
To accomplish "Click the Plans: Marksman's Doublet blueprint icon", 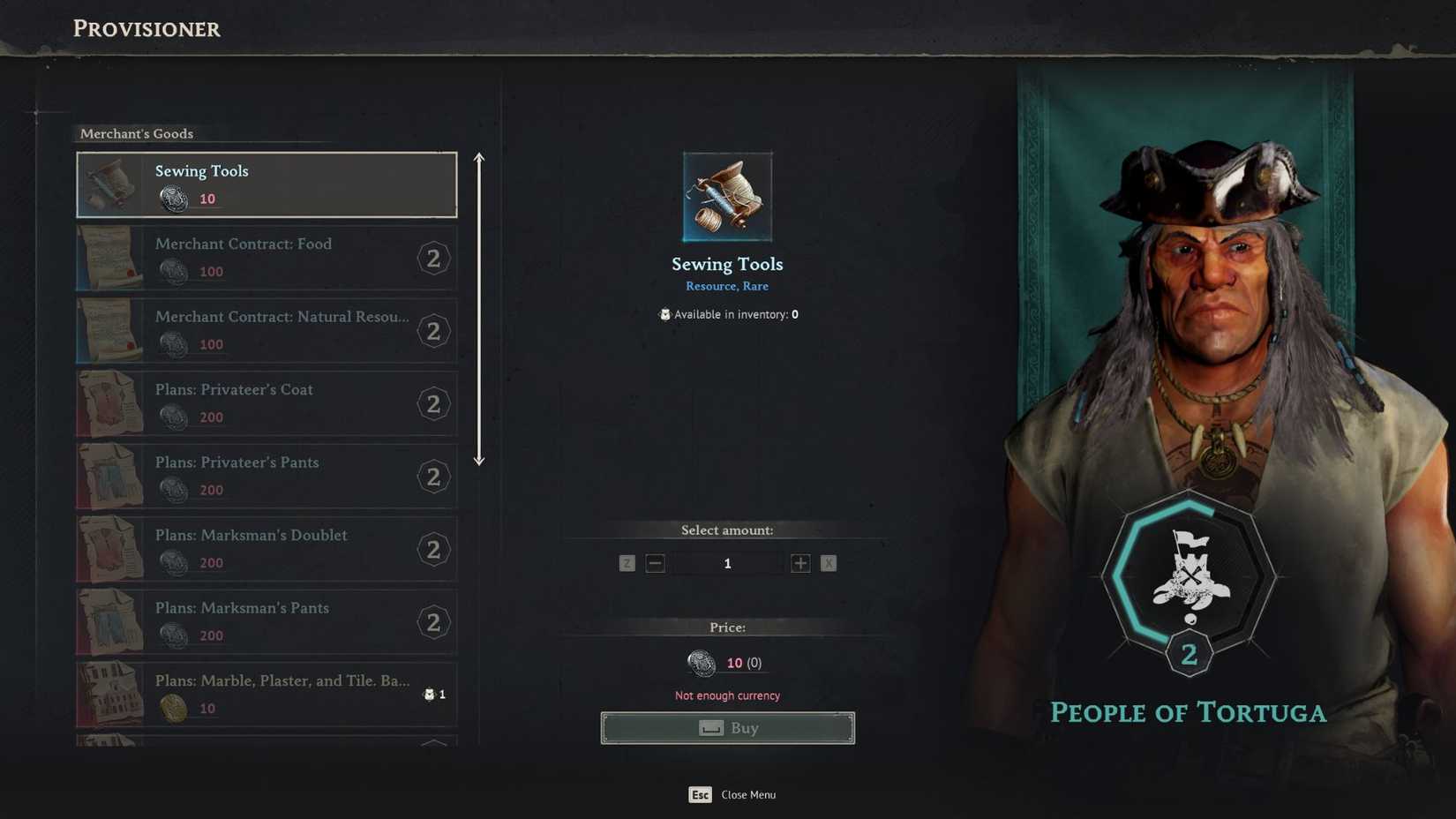I will click(x=112, y=549).
